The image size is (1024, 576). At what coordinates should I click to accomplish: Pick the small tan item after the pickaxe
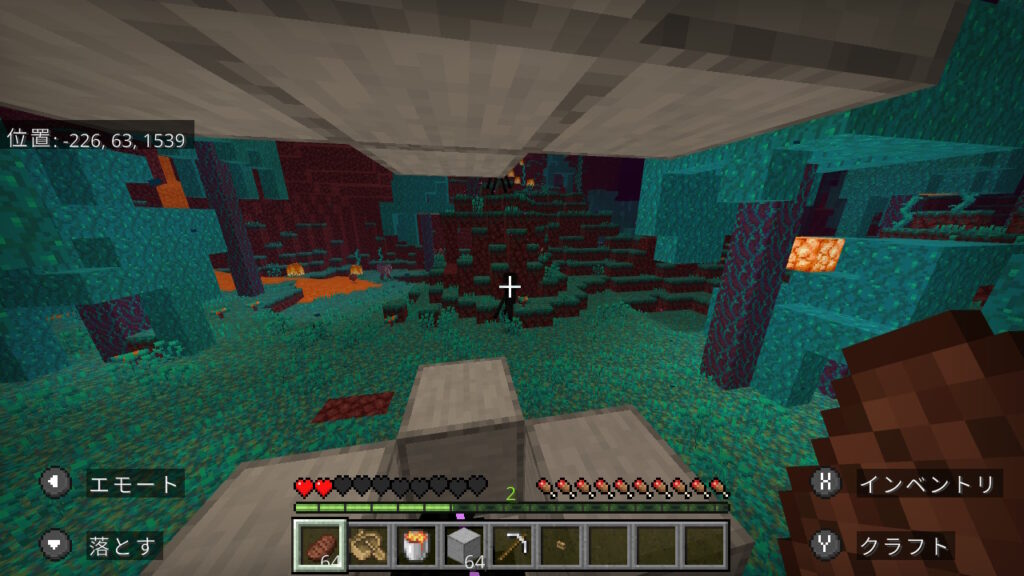point(558,546)
